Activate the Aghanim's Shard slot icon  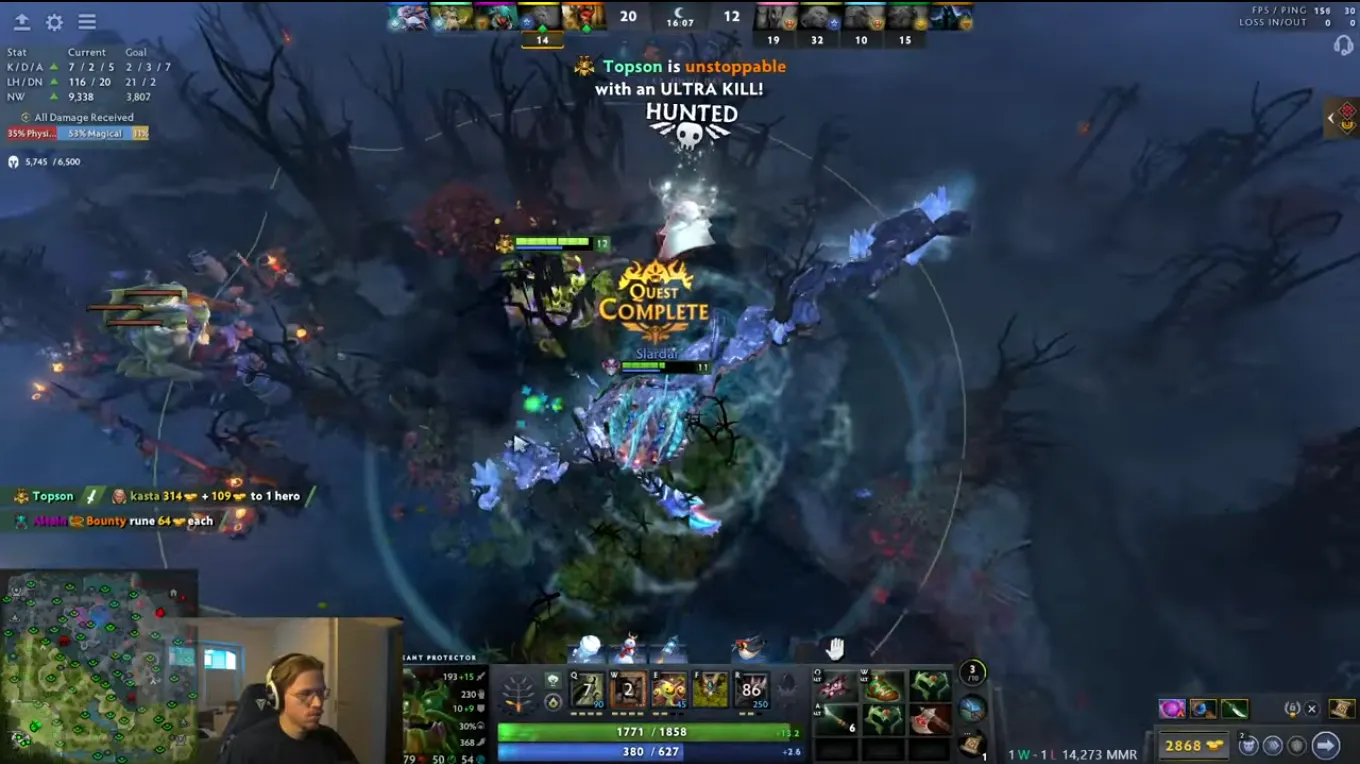(x=553, y=700)
